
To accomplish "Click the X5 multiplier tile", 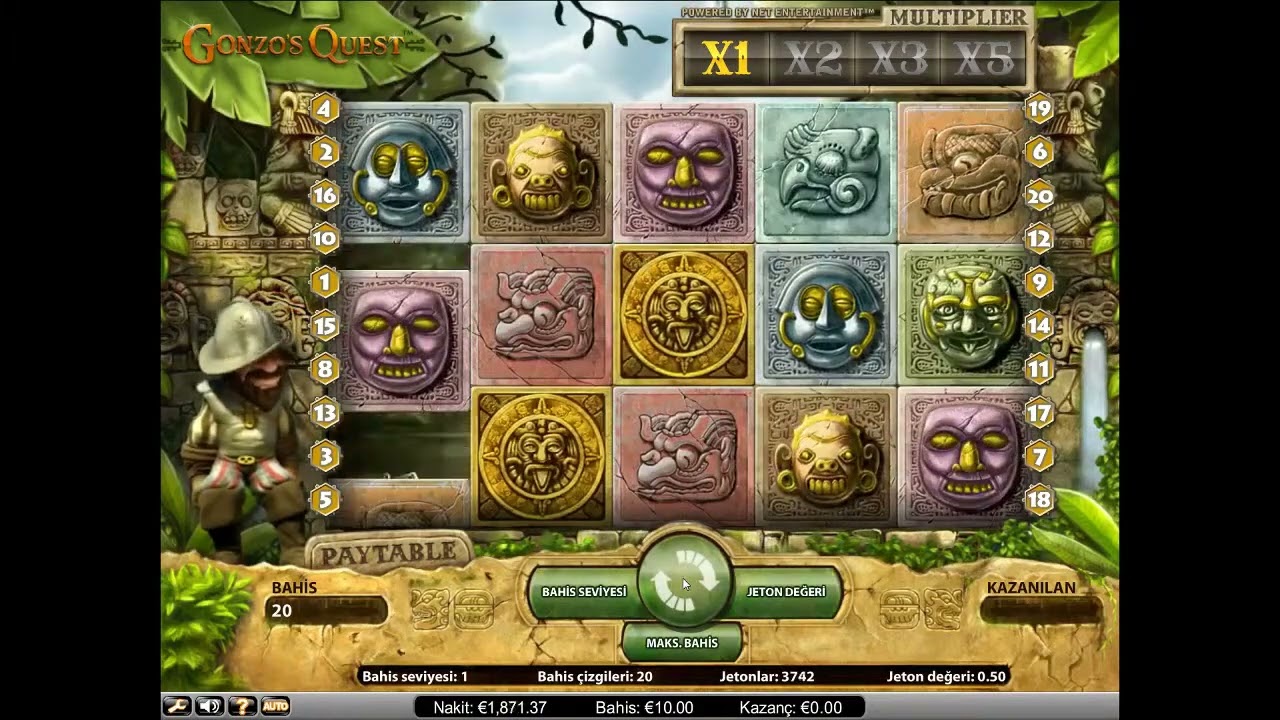I will pyautogui.click(x=988, y=58).
